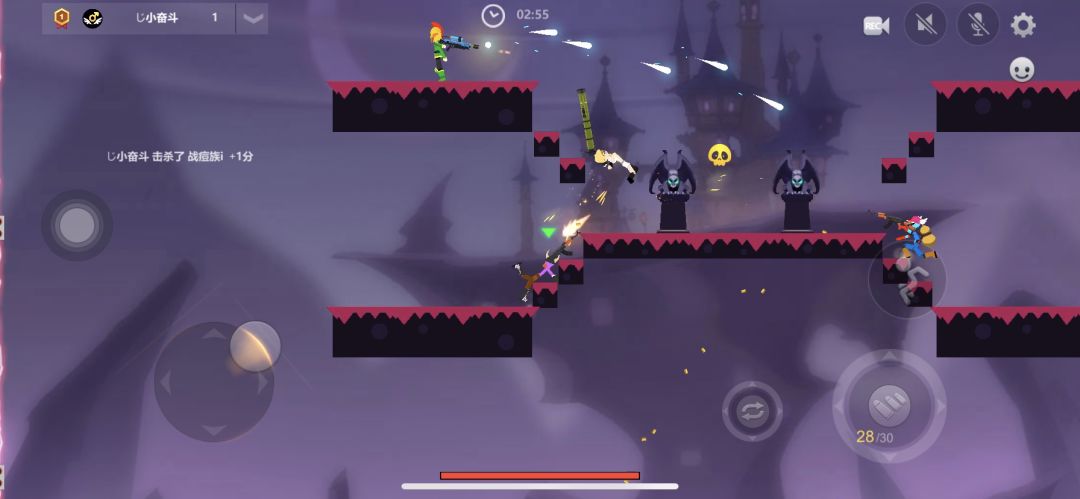The height and width of the screenshot is (499, 1080).
Task: Tap the movement joystick pad
Action: (214, 381)
